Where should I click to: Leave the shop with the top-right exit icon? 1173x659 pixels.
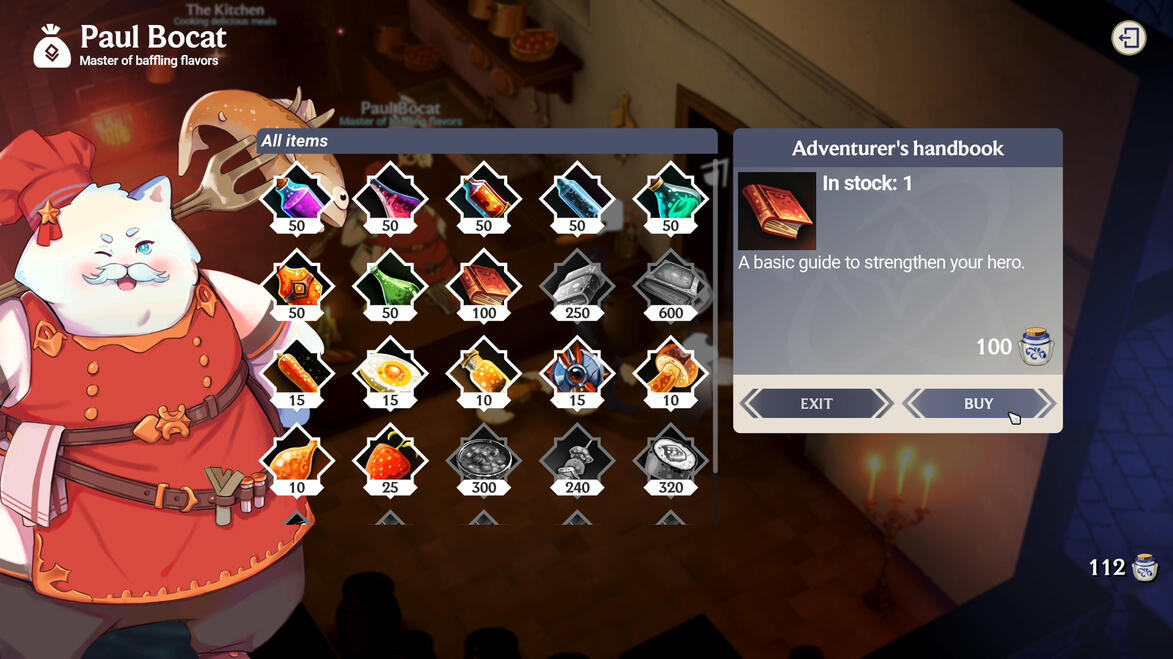[x=1128, y=39]
